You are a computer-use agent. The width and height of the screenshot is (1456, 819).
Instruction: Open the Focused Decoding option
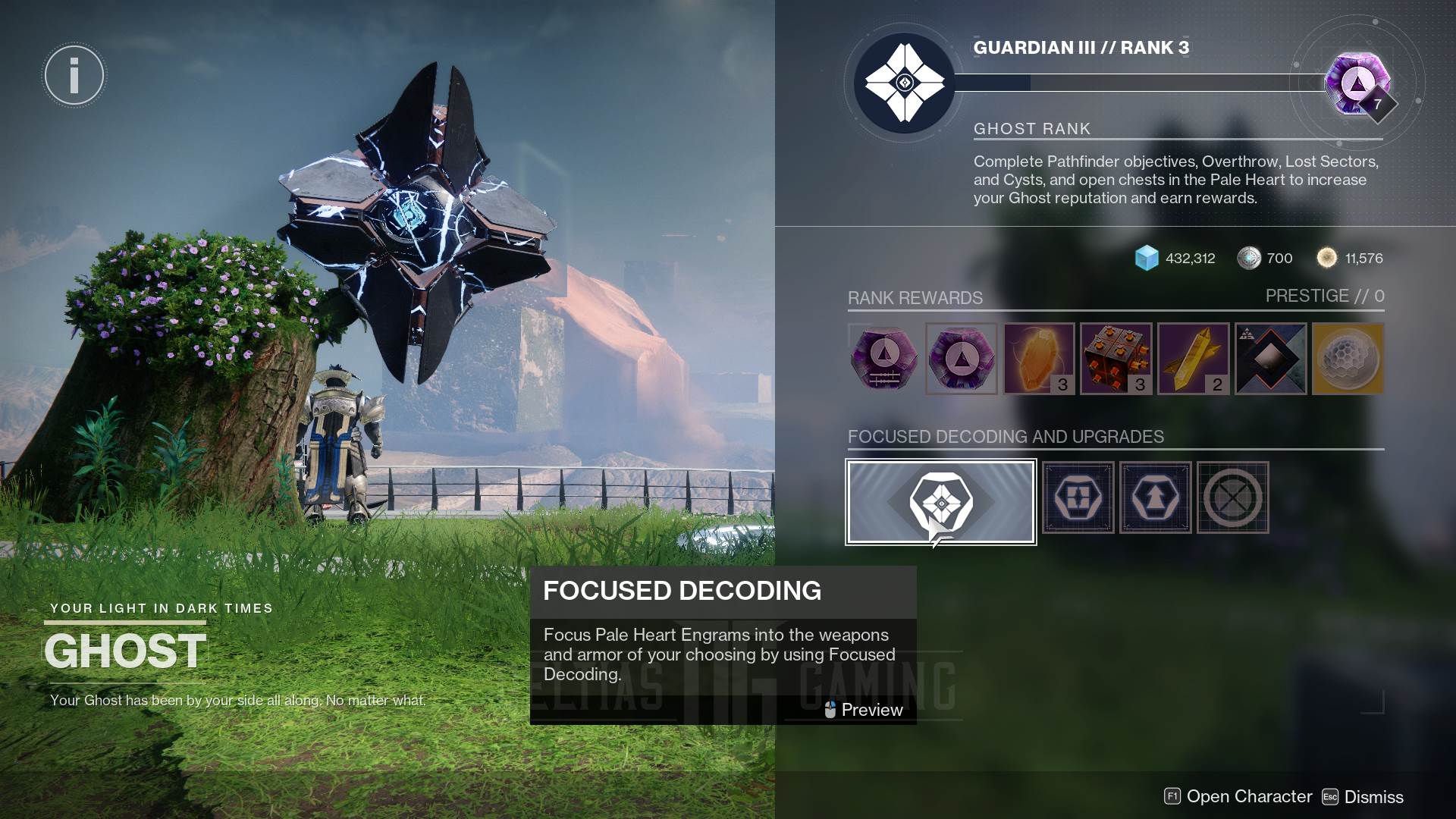[940, 502]
